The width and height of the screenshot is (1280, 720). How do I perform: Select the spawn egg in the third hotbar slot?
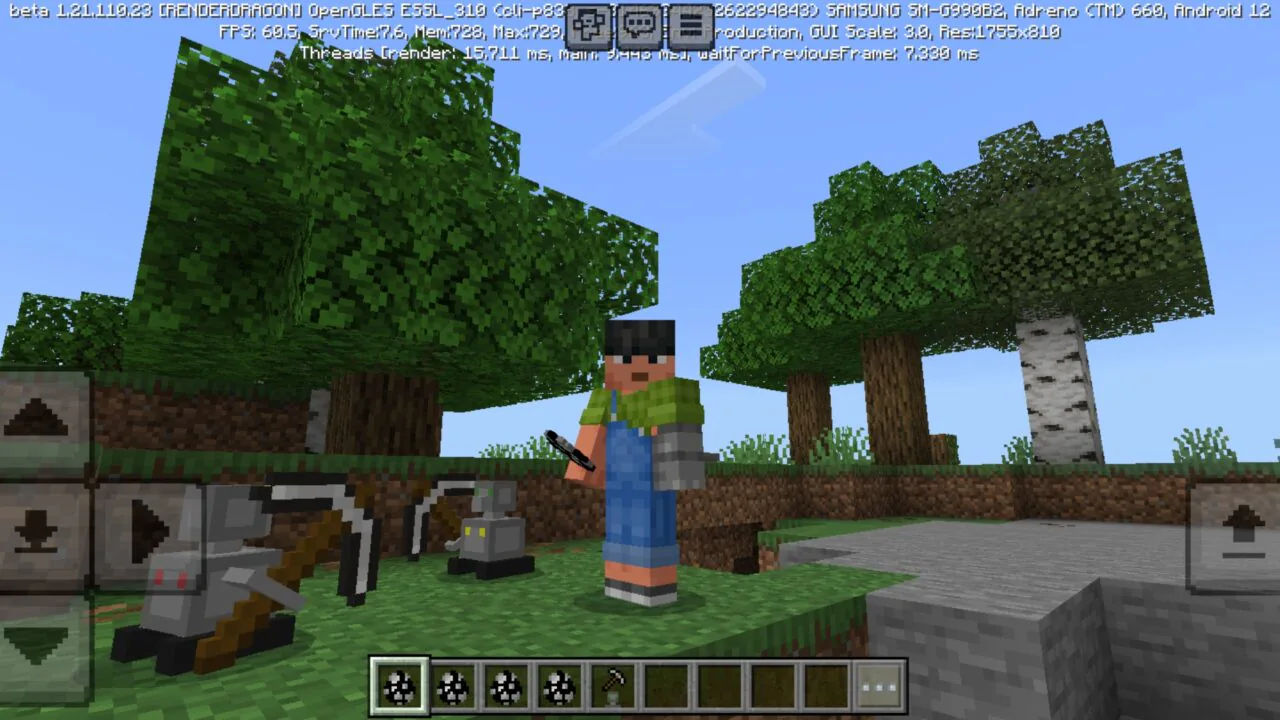coord(507,684)
